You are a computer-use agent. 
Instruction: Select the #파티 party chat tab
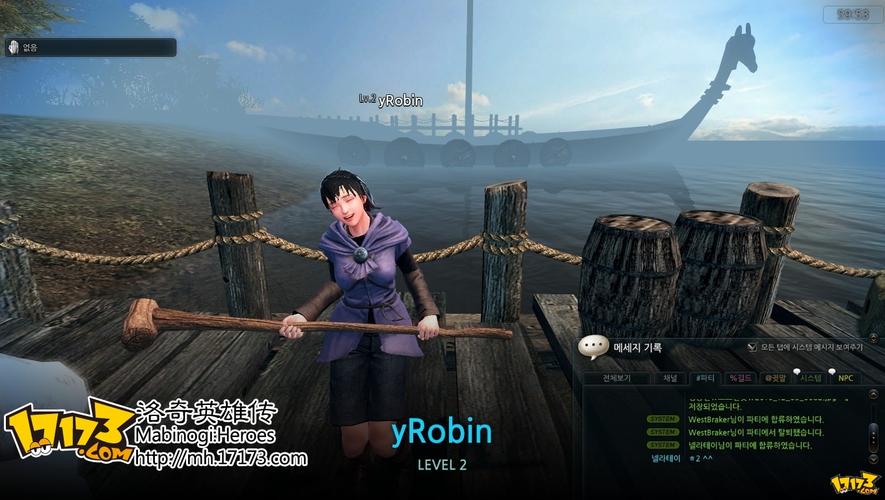pos(705,379)
